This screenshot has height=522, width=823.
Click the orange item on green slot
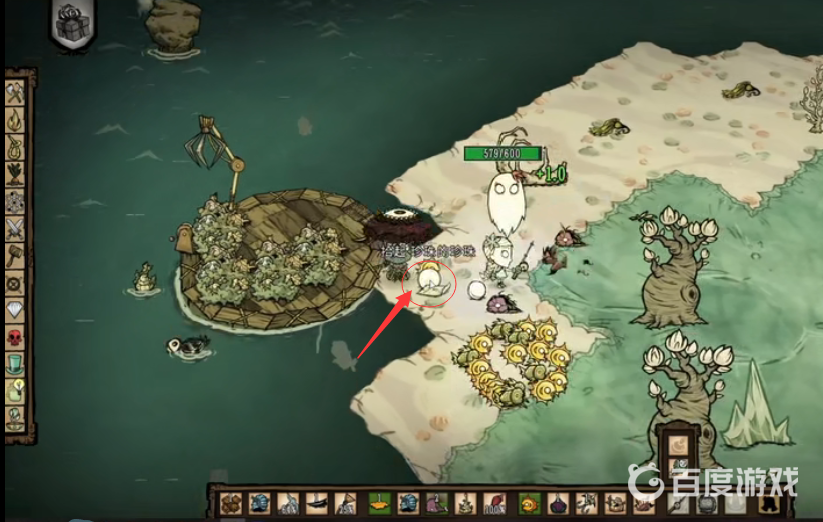pos(379,503)
